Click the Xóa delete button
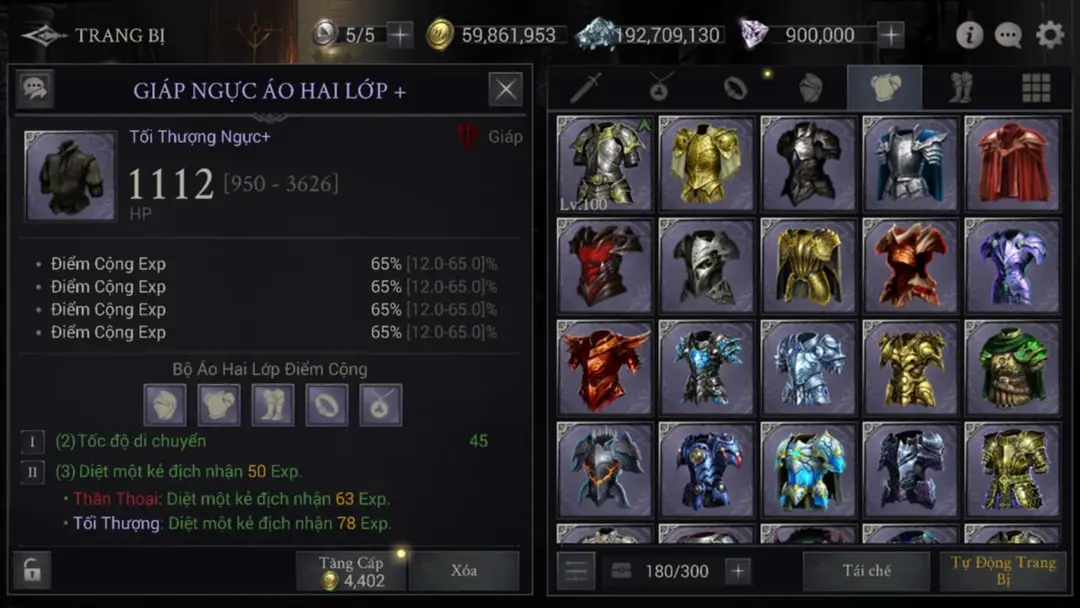1080x608 pixels. tap(463, 571)
